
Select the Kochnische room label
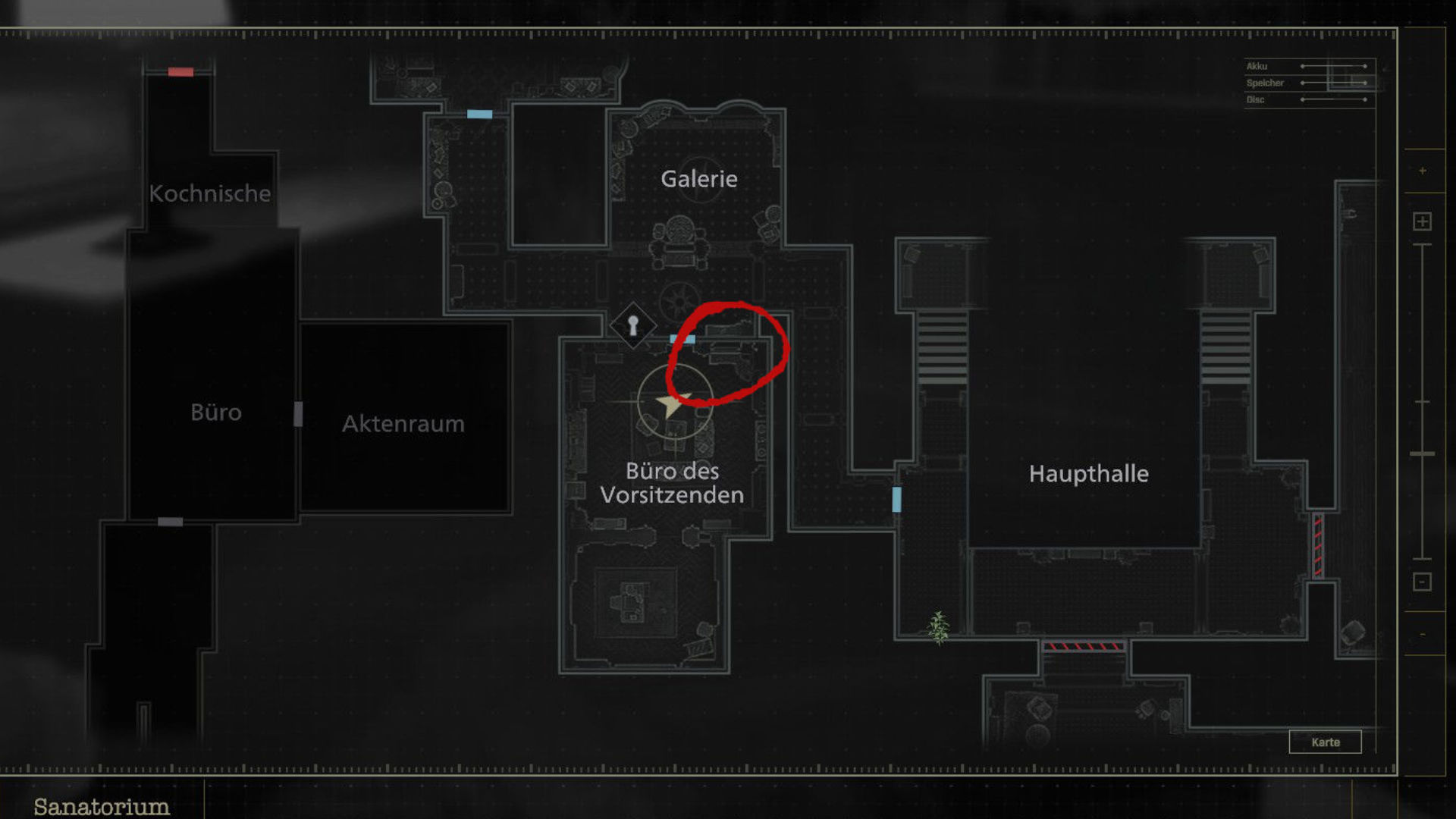click(x=210, y=193)
